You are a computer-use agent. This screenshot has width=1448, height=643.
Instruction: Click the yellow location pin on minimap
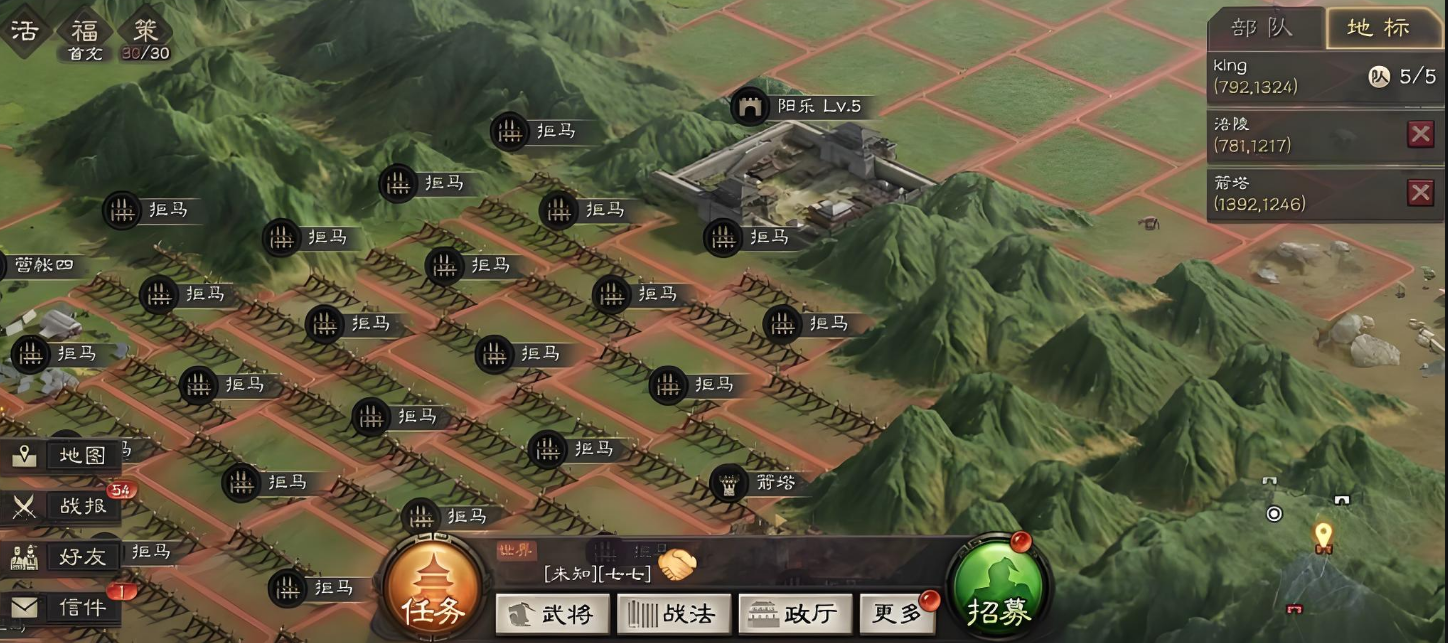(1323, 535)
